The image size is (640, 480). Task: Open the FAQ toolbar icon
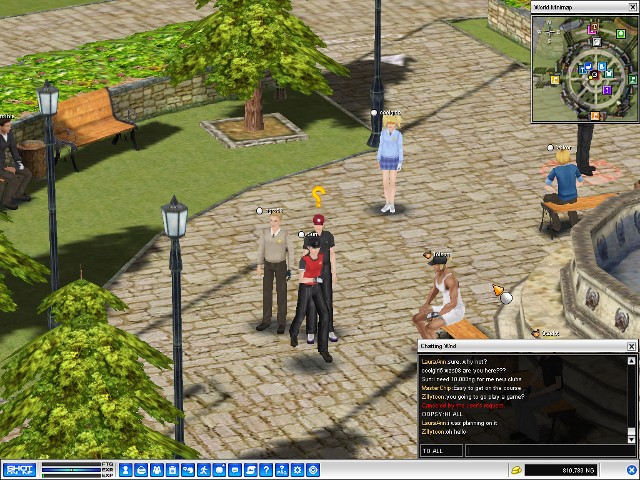pyautogui.click(x=281, y=469)
